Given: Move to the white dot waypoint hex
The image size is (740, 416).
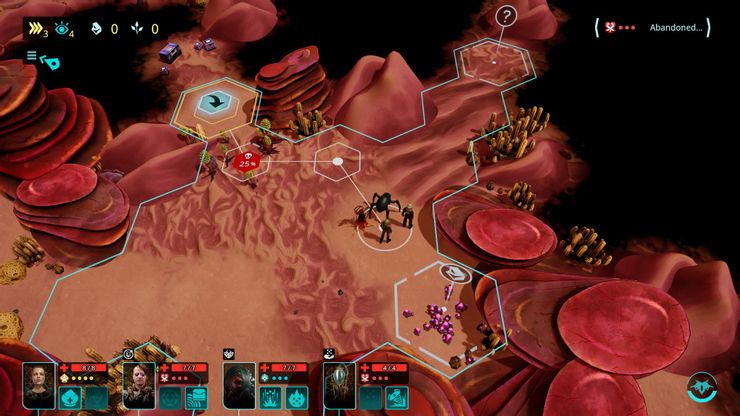Looking at the screenshot, I should point(338,161).
